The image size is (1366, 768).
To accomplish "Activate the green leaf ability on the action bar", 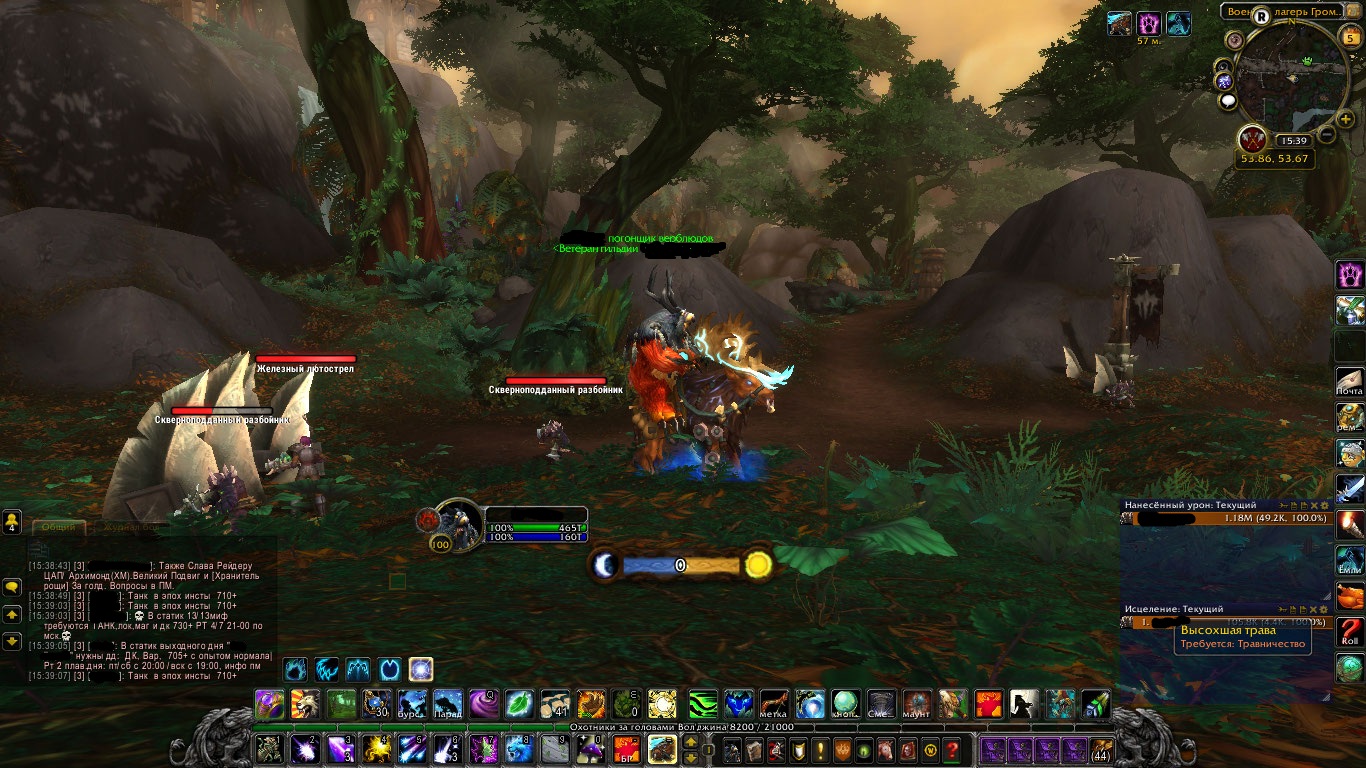I will (519, 704).
